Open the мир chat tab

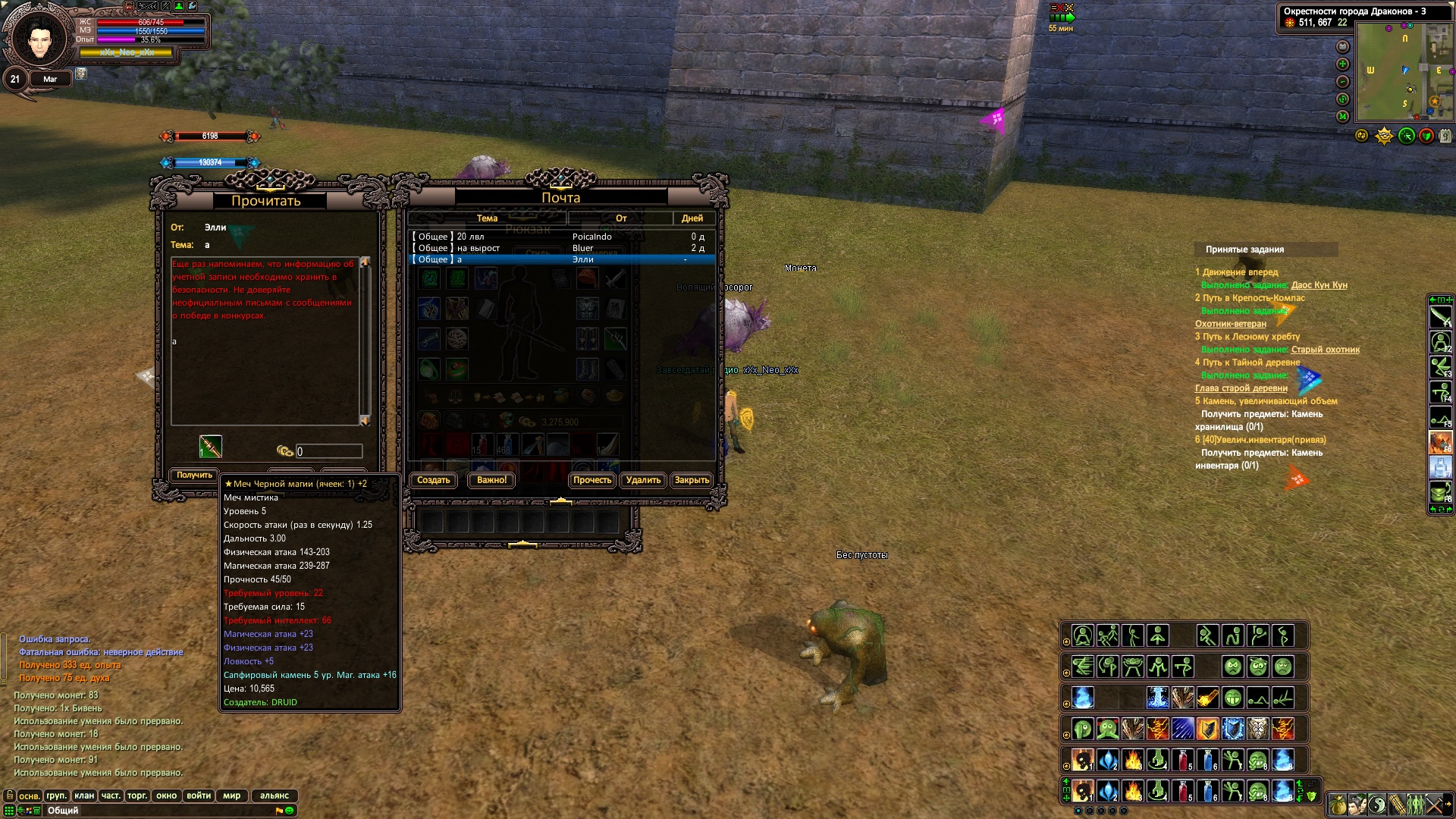point(231,795)
